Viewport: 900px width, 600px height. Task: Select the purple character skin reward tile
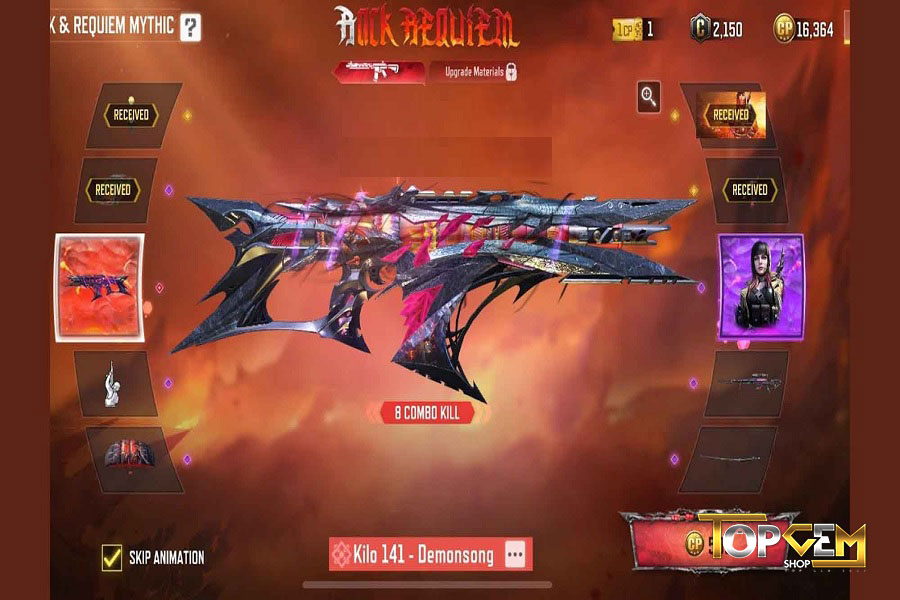tap(760, 285)
